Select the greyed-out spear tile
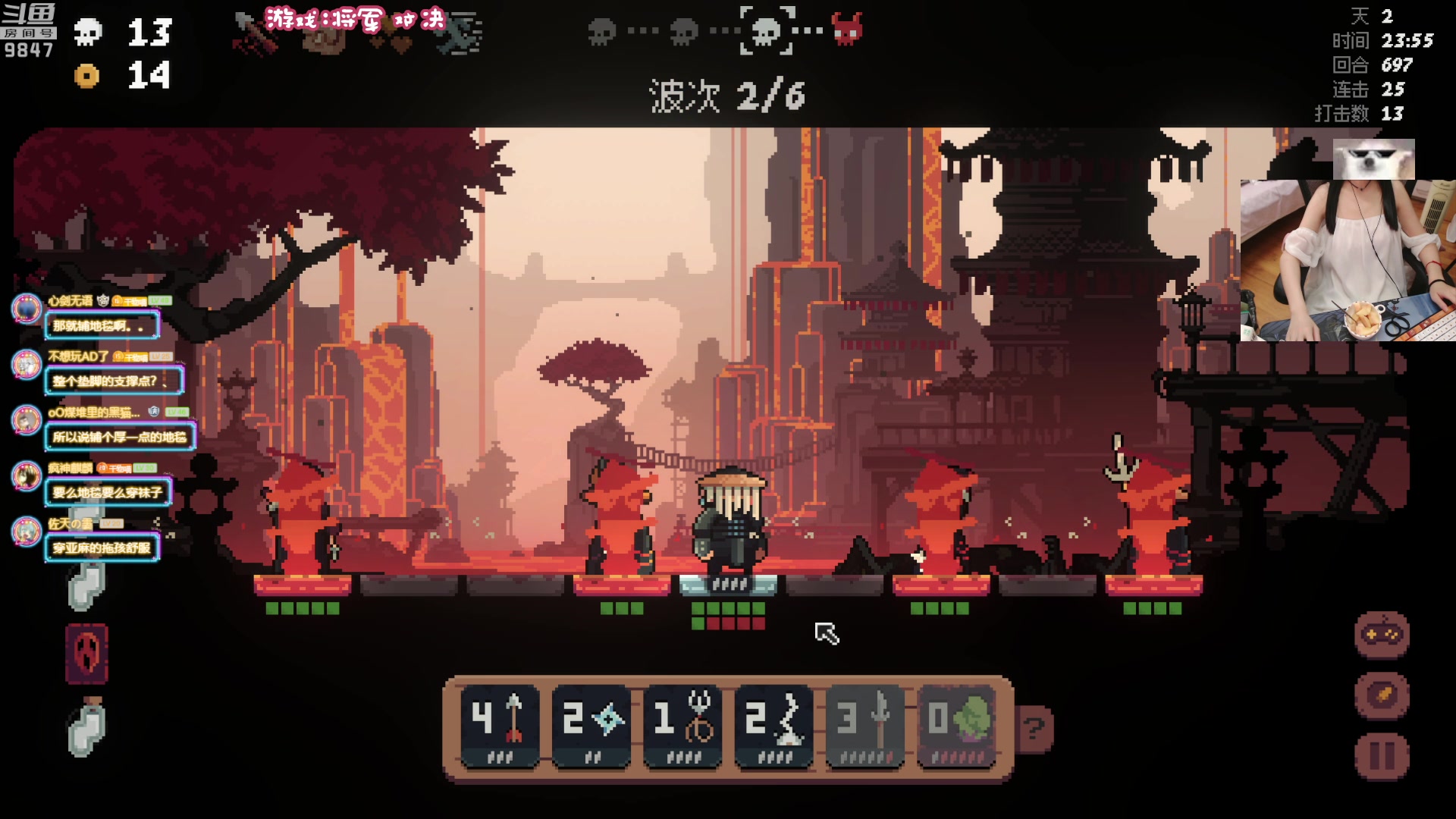Image resolution: width=1456 pixels, height=819 pixels. click(x=865, y=726)
